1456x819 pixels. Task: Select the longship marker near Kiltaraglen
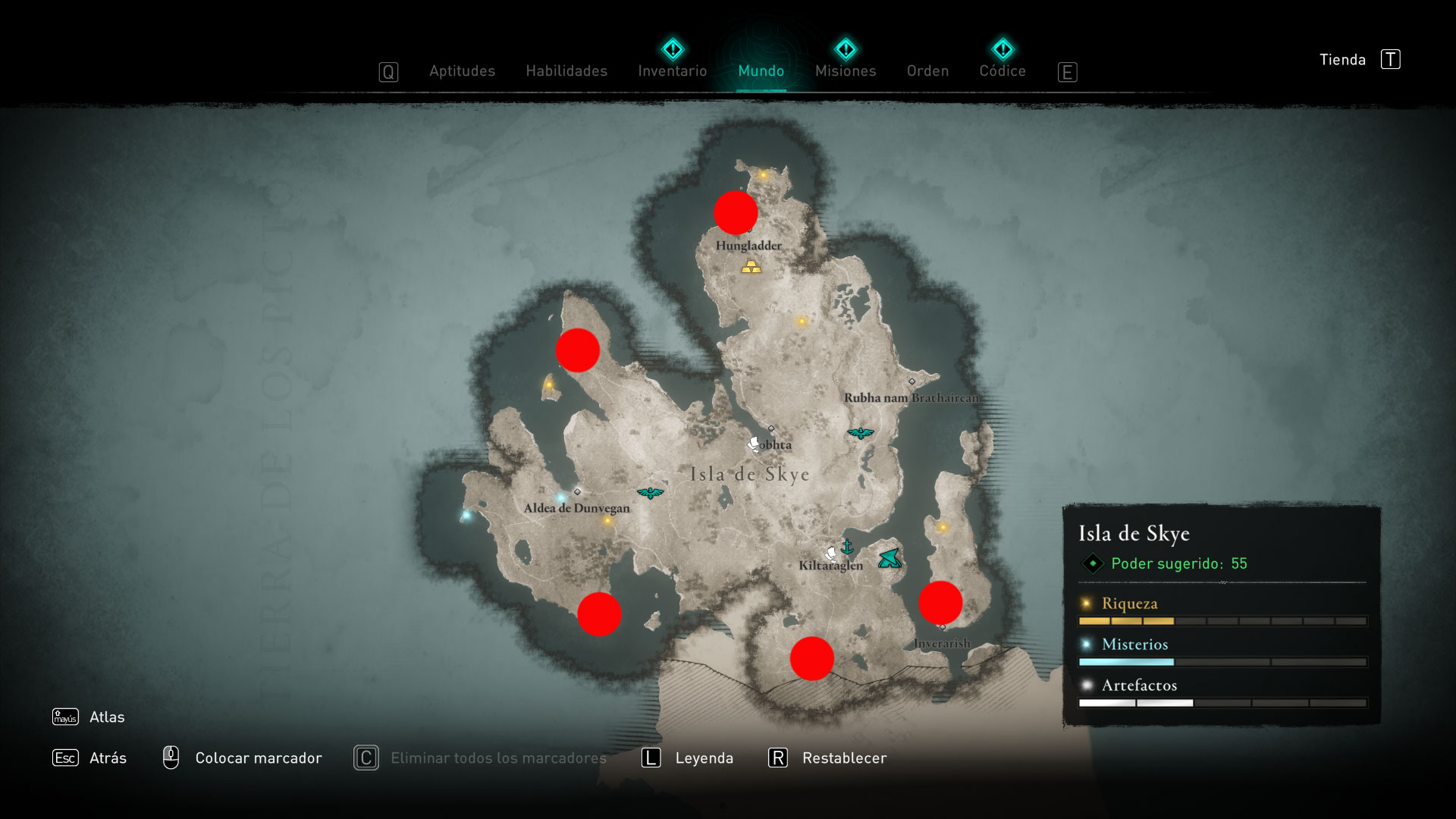[890, 559]
